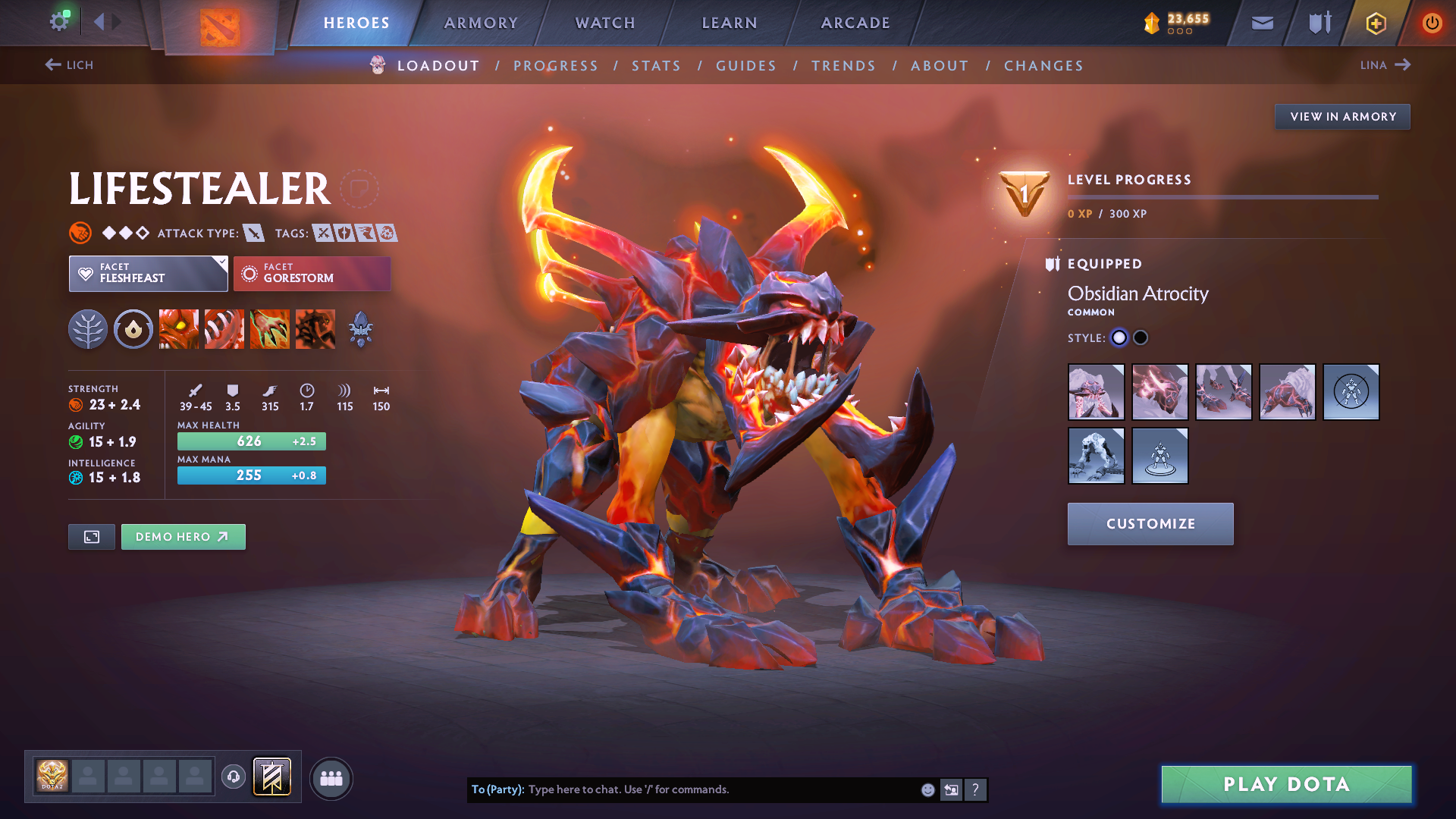Go to next hero Lina
This screenshot has width=1456, height=819.
coord(1385,65)
